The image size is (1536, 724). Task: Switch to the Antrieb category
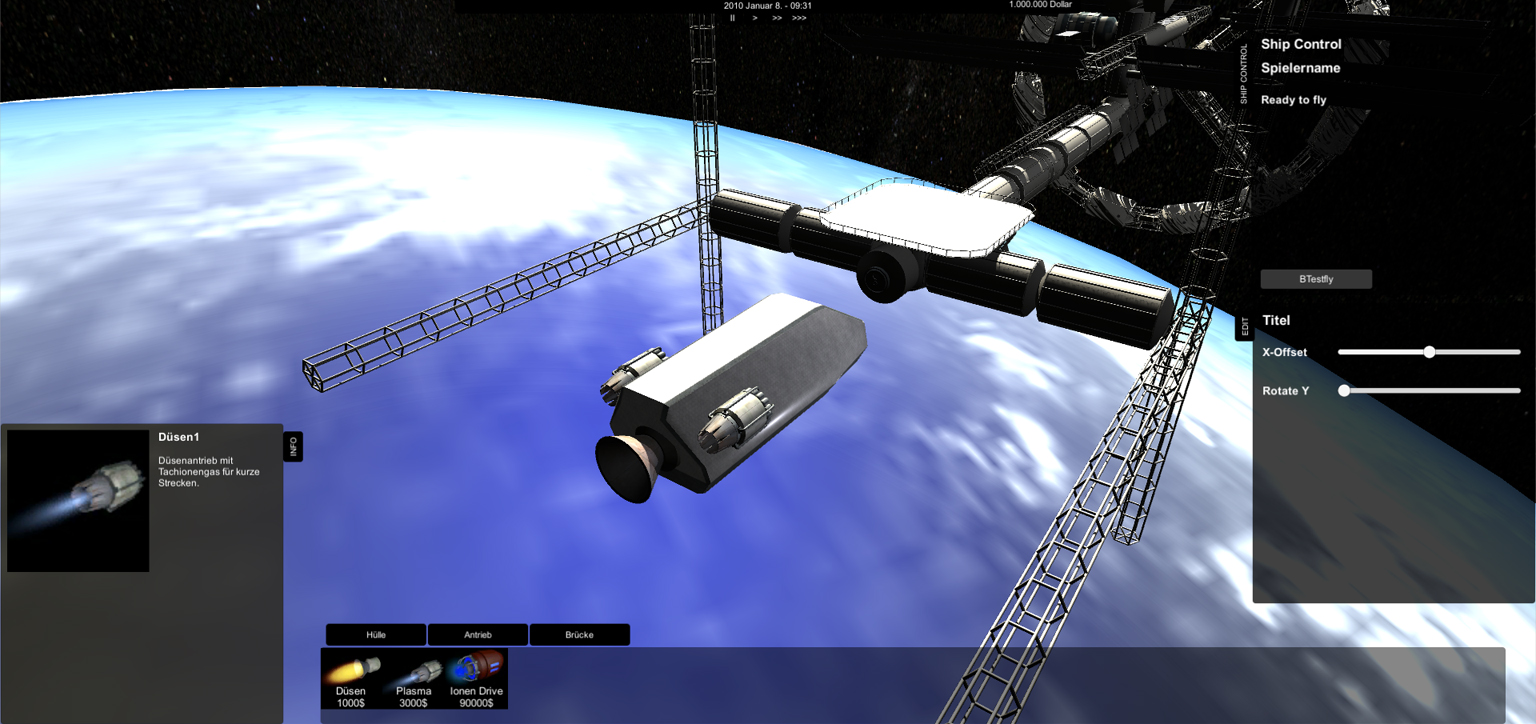click(x=478, y=635)
